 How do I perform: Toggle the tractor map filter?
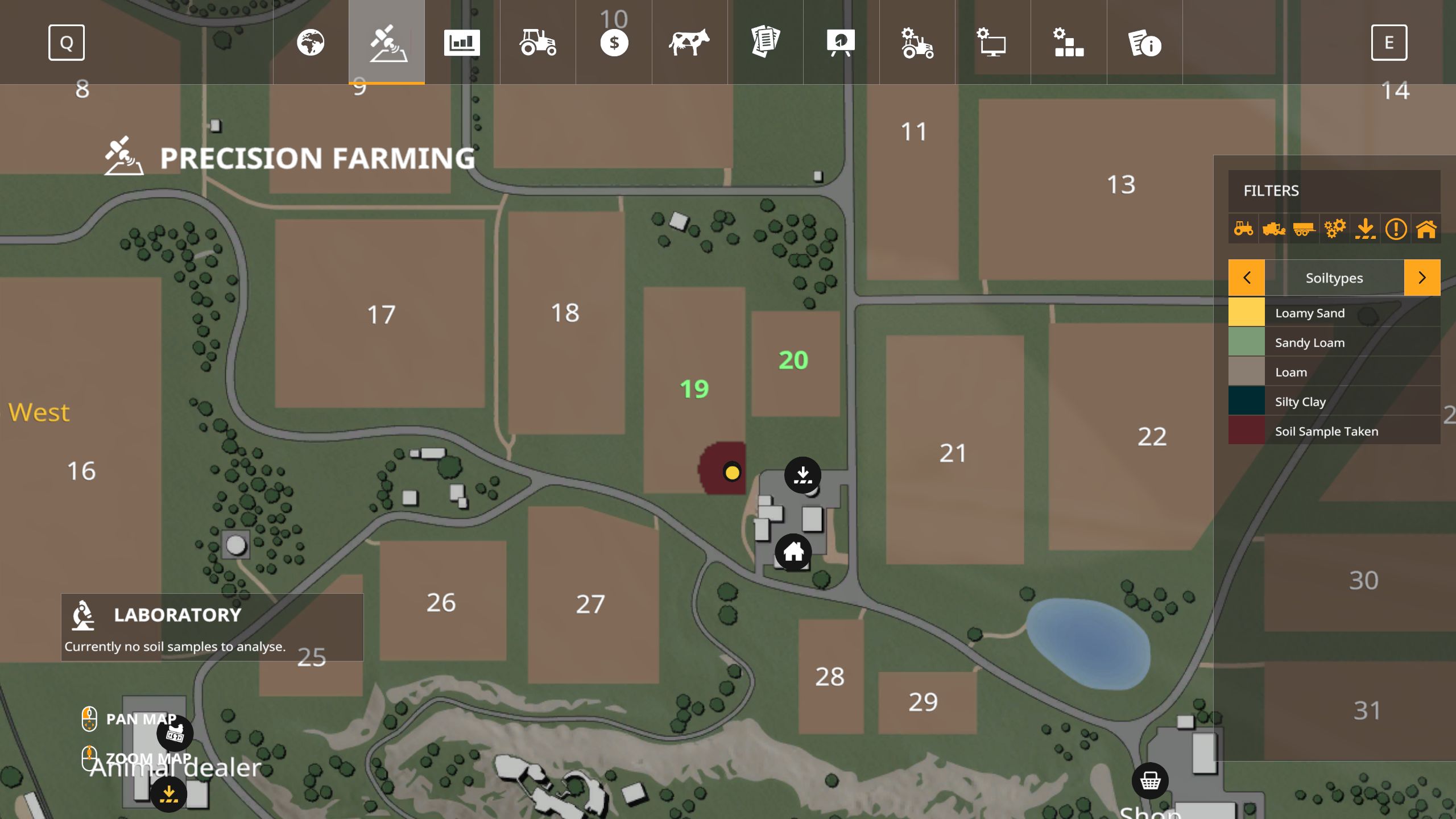(1244, 229)
